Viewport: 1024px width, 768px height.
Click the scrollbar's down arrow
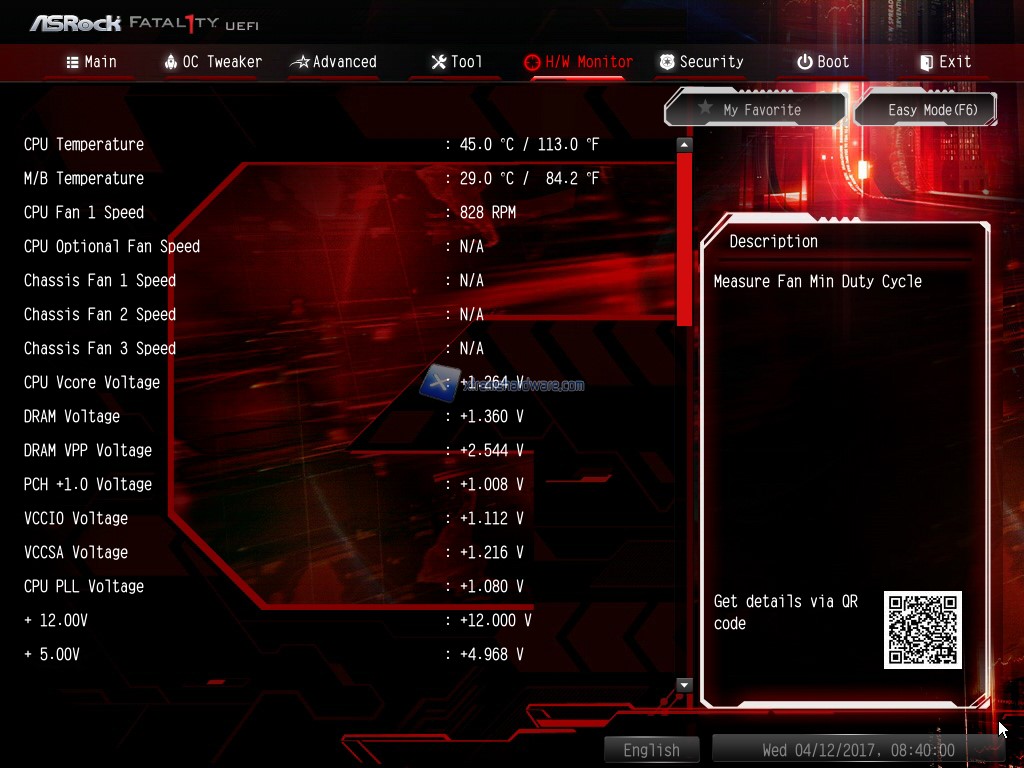(684, 685)
